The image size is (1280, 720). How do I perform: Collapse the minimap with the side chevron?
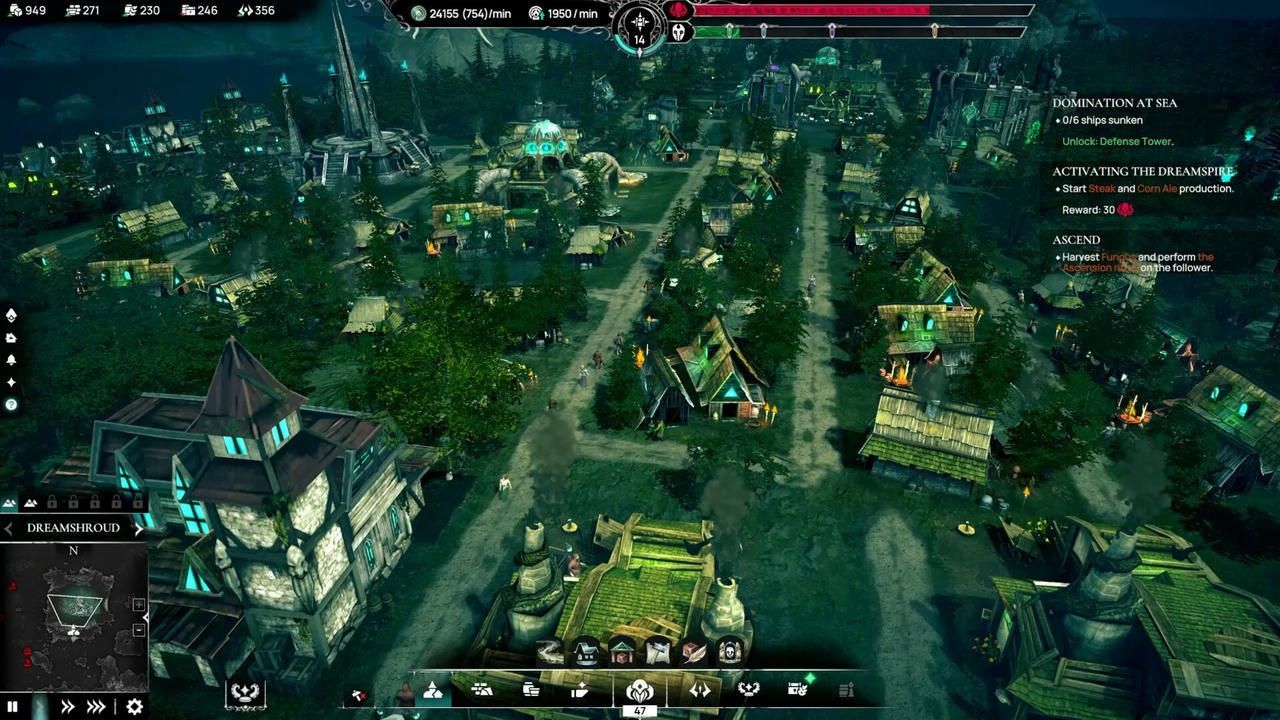pos(146,617)
